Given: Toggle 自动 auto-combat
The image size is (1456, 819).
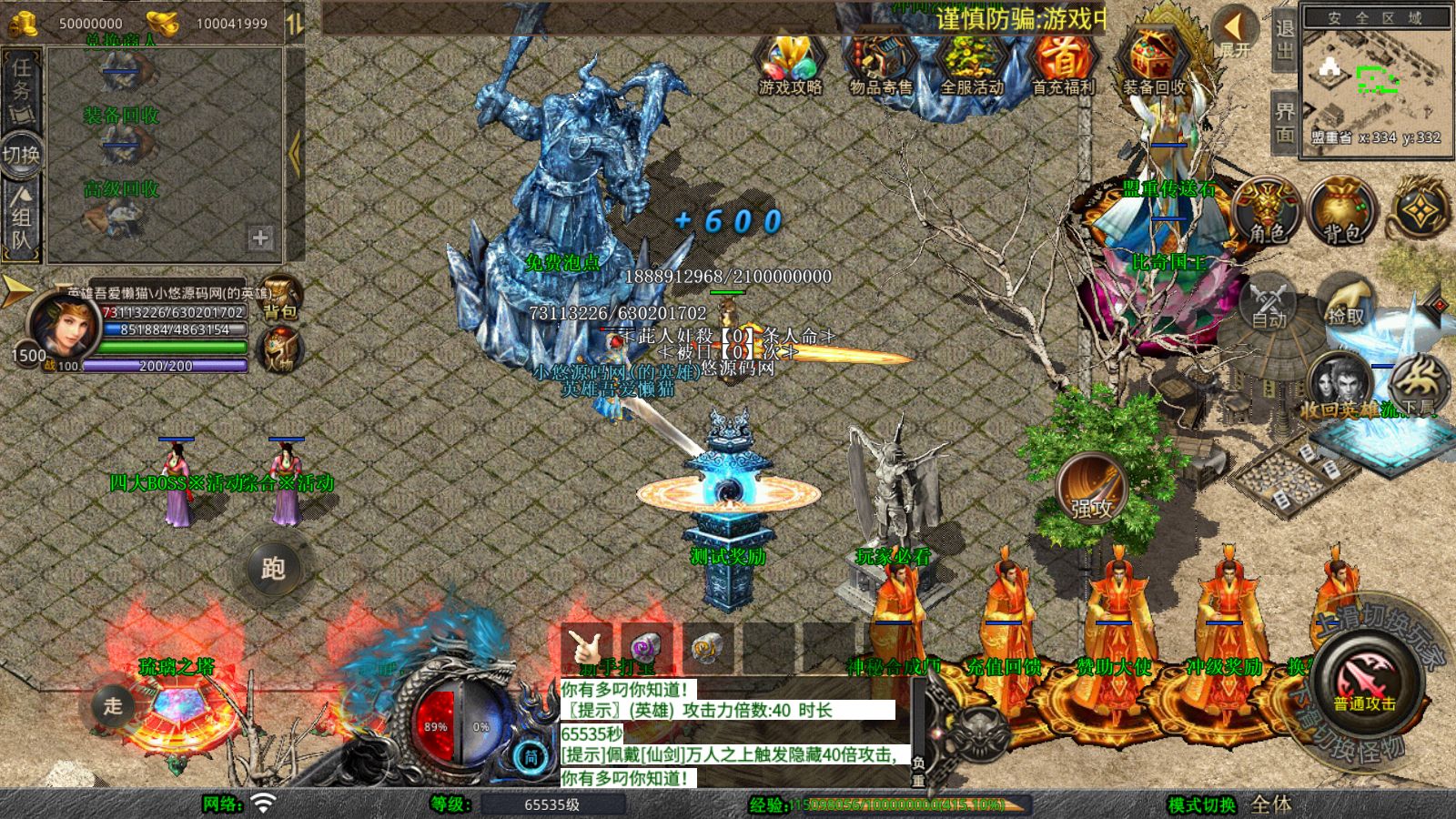Looking at the screenshot, I should 1269,302.
